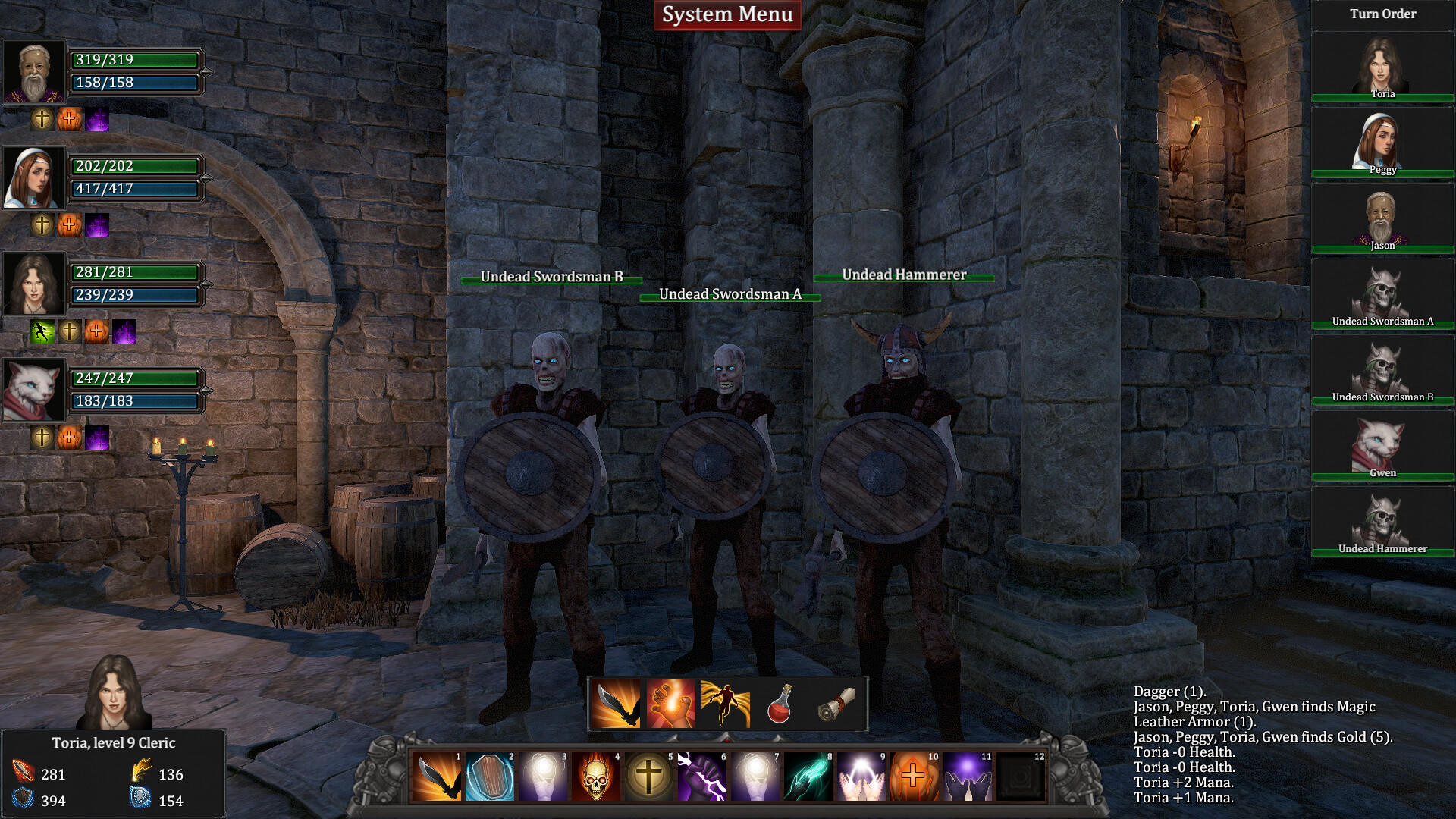This screenshot has height=819, width=1456.
Task: Cast the flaming skull spell in slot 4
Action: point(598,778)
